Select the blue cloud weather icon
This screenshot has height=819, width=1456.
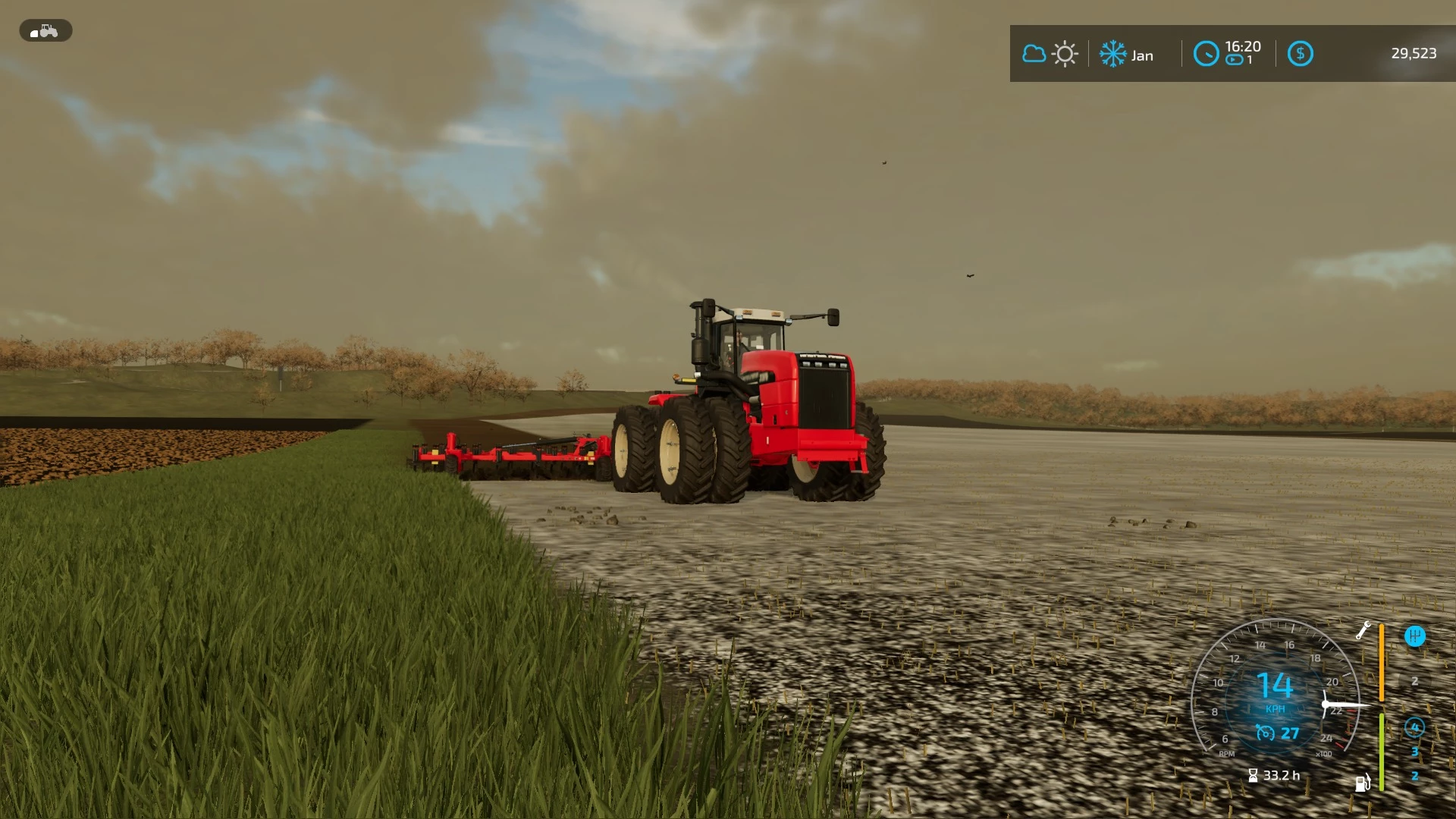1034,54
